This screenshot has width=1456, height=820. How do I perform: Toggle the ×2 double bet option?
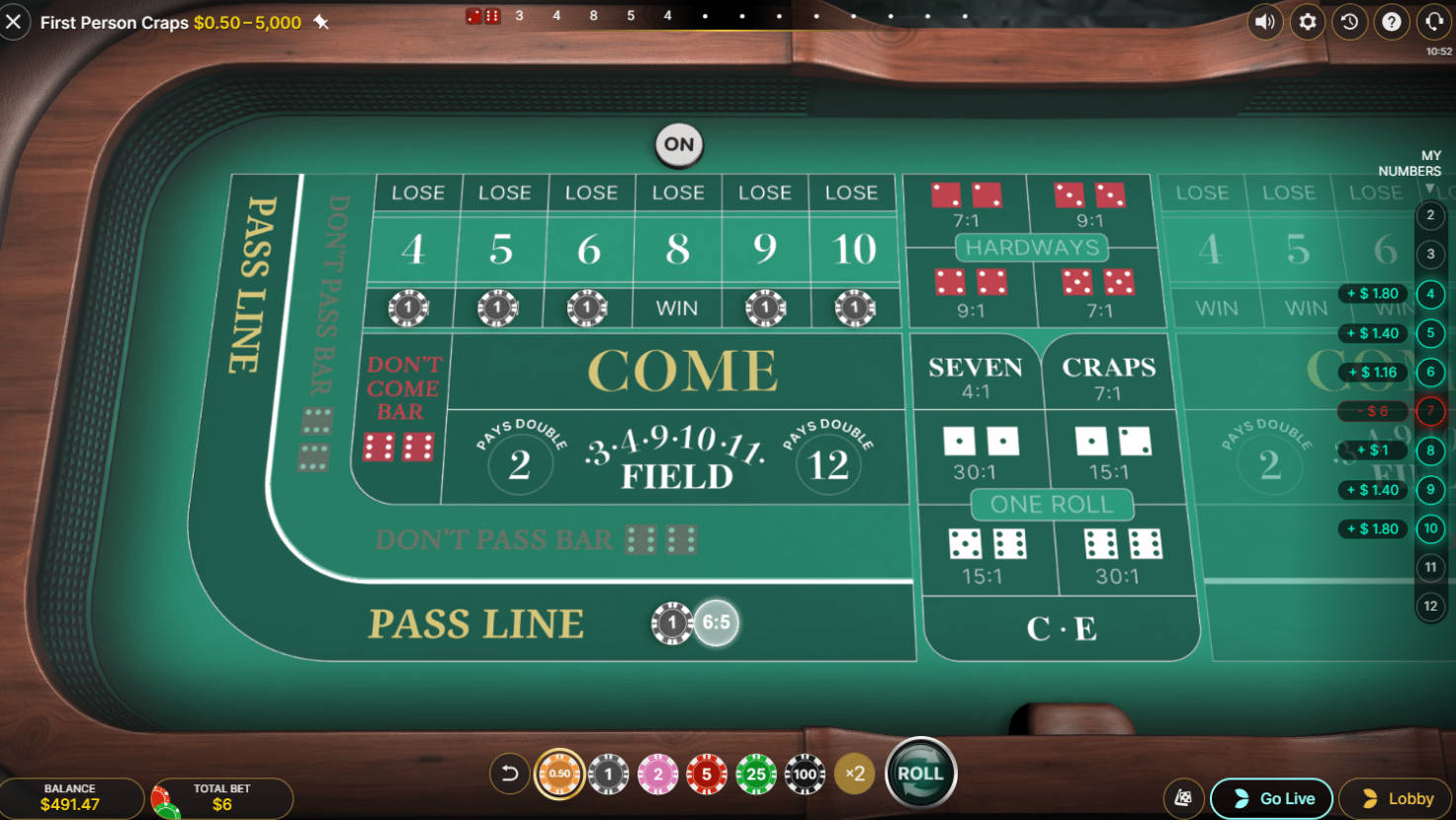854,774
